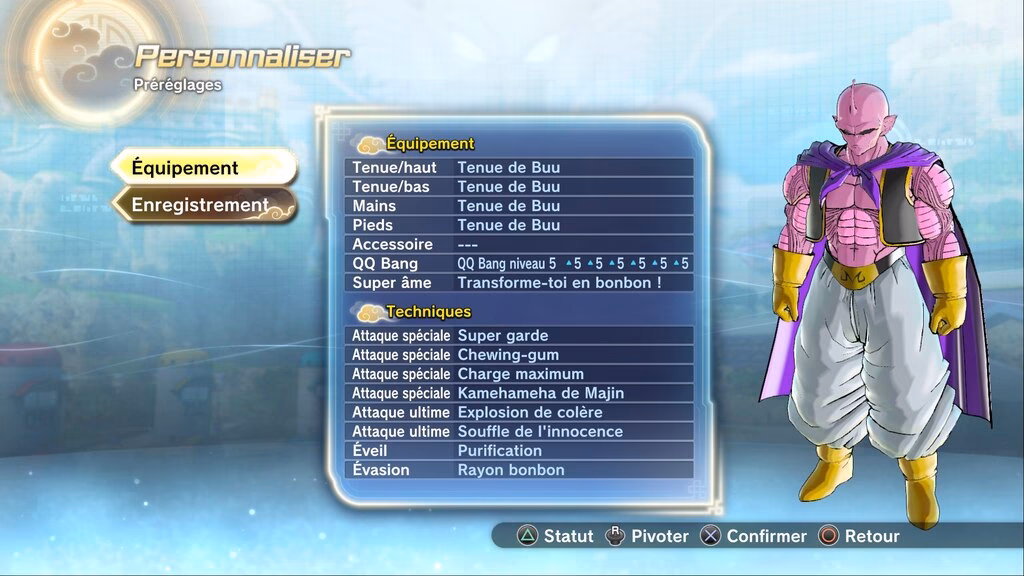This screenshot has width=1024, height=576.
Task: Choose the Tenue/haut equipment row
Action: tap(519, 167)
